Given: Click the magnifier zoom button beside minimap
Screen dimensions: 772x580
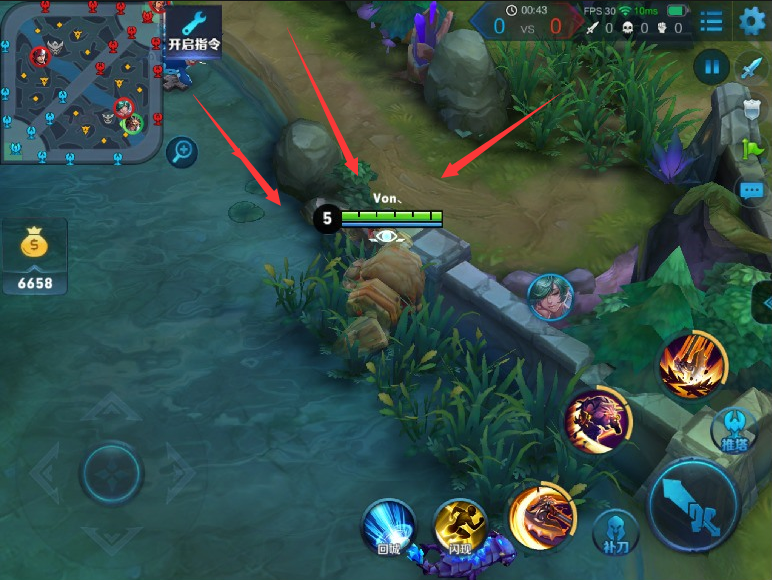Looking at the screenshot, I should click(x=182, y=152).
